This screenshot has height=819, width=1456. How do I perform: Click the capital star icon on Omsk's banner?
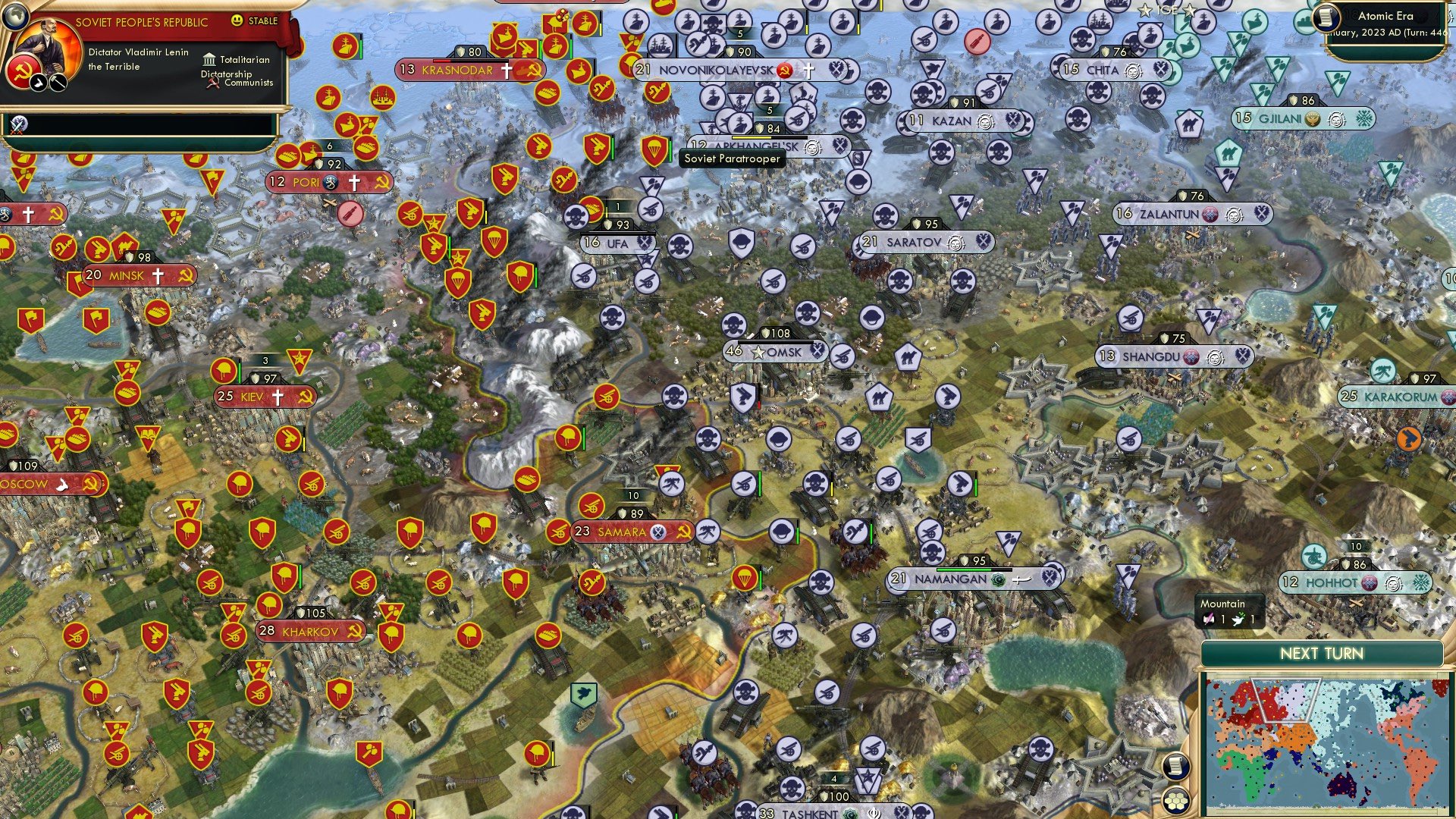(758, 351)
